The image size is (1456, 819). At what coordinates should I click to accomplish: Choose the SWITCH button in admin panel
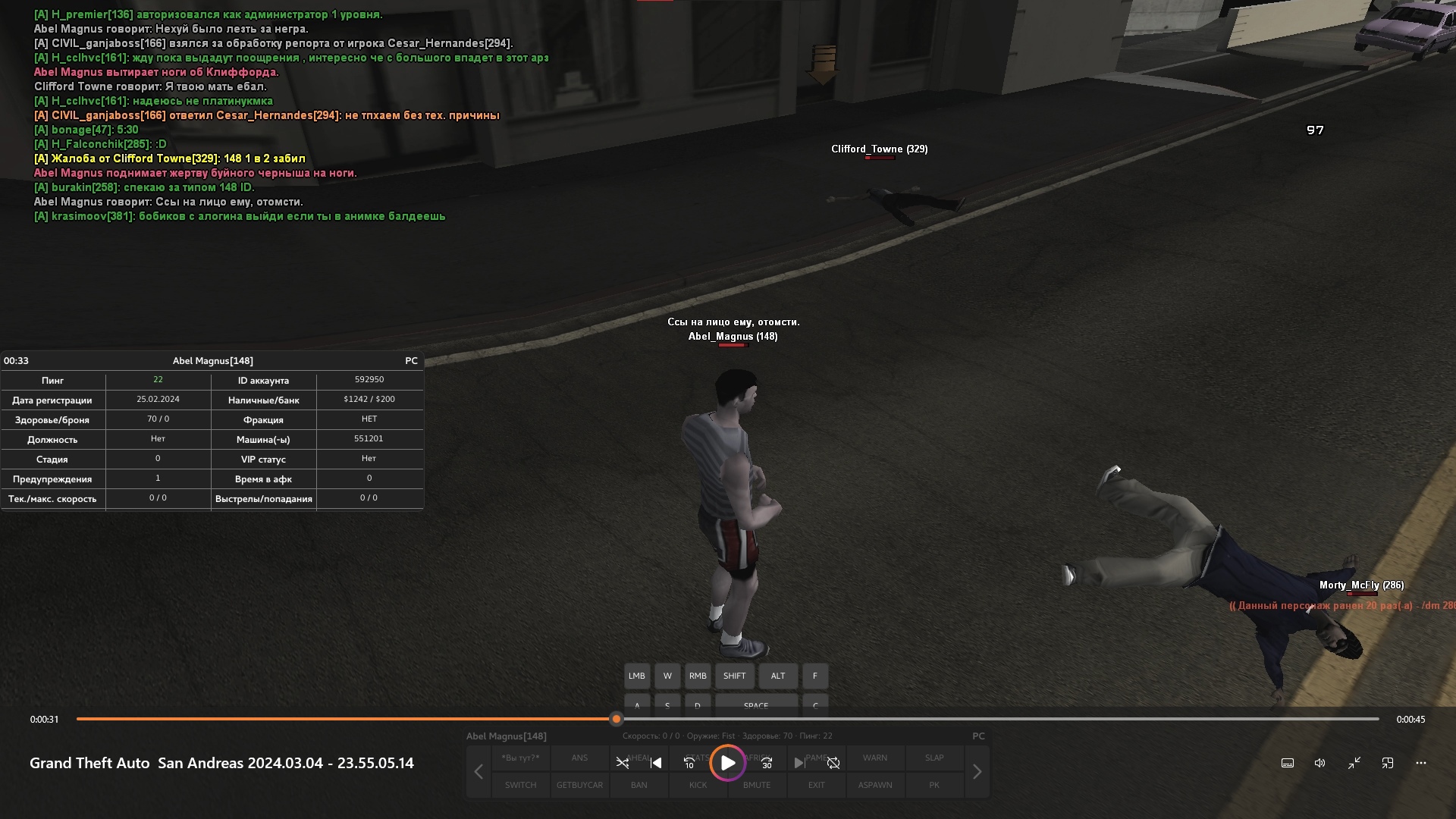coord(520,785)
